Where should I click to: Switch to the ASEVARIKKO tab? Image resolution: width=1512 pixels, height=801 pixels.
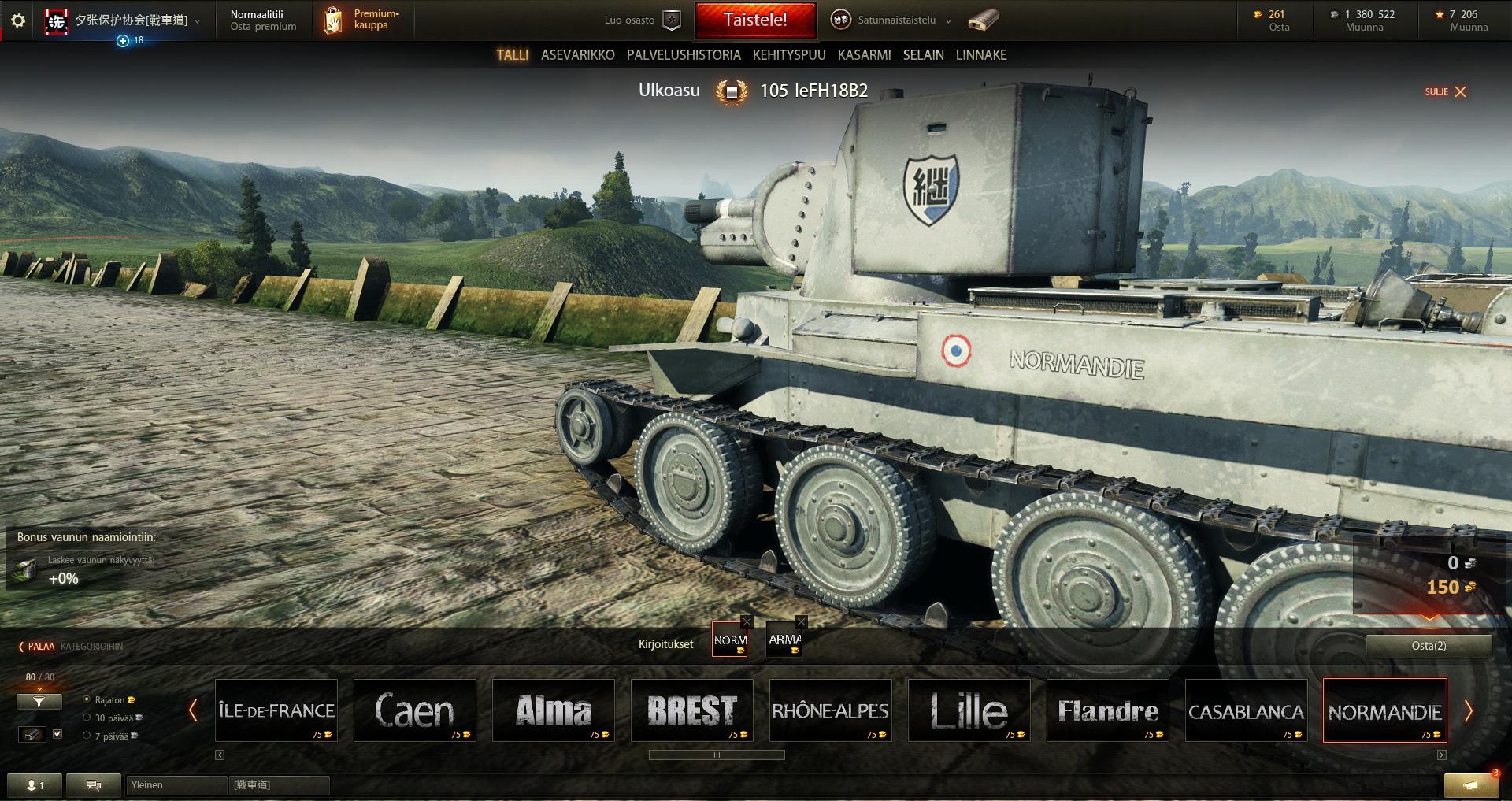(x=577, y=55)
